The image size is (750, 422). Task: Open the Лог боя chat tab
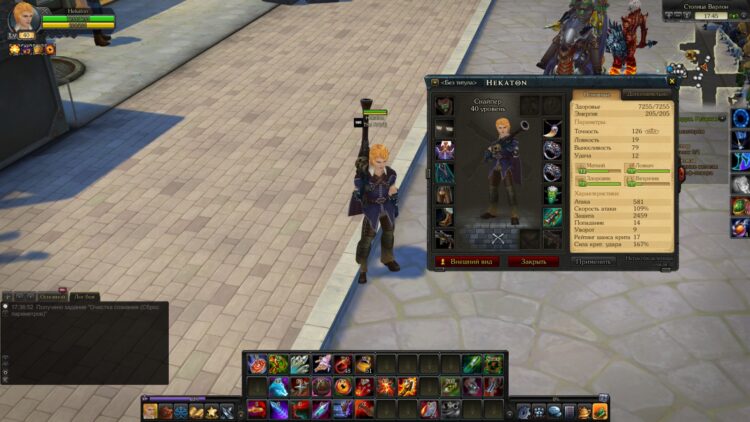[x=84, y=297]
